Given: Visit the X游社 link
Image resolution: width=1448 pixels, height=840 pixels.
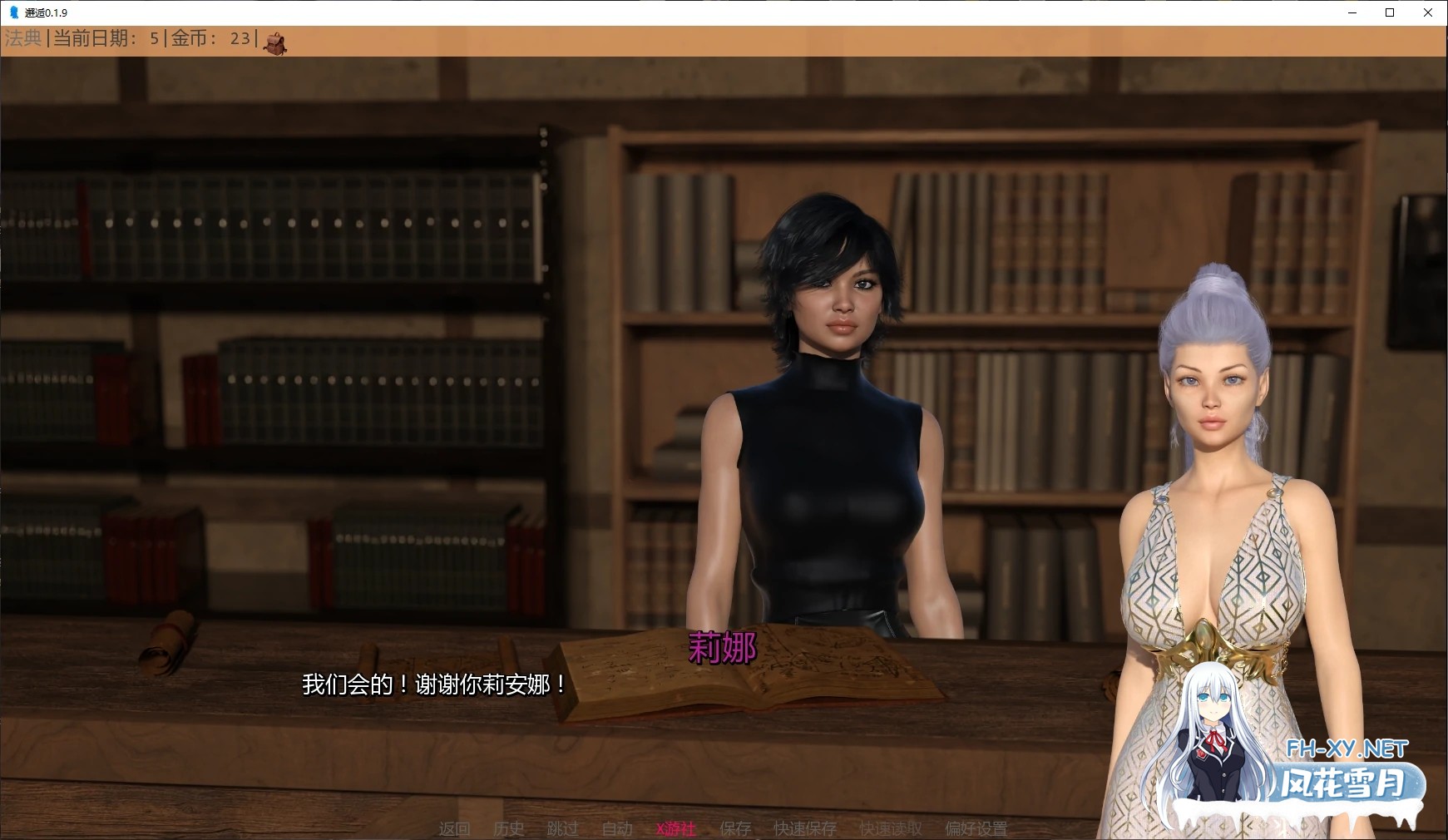Looking at the screenshot, I should (675, 828).
